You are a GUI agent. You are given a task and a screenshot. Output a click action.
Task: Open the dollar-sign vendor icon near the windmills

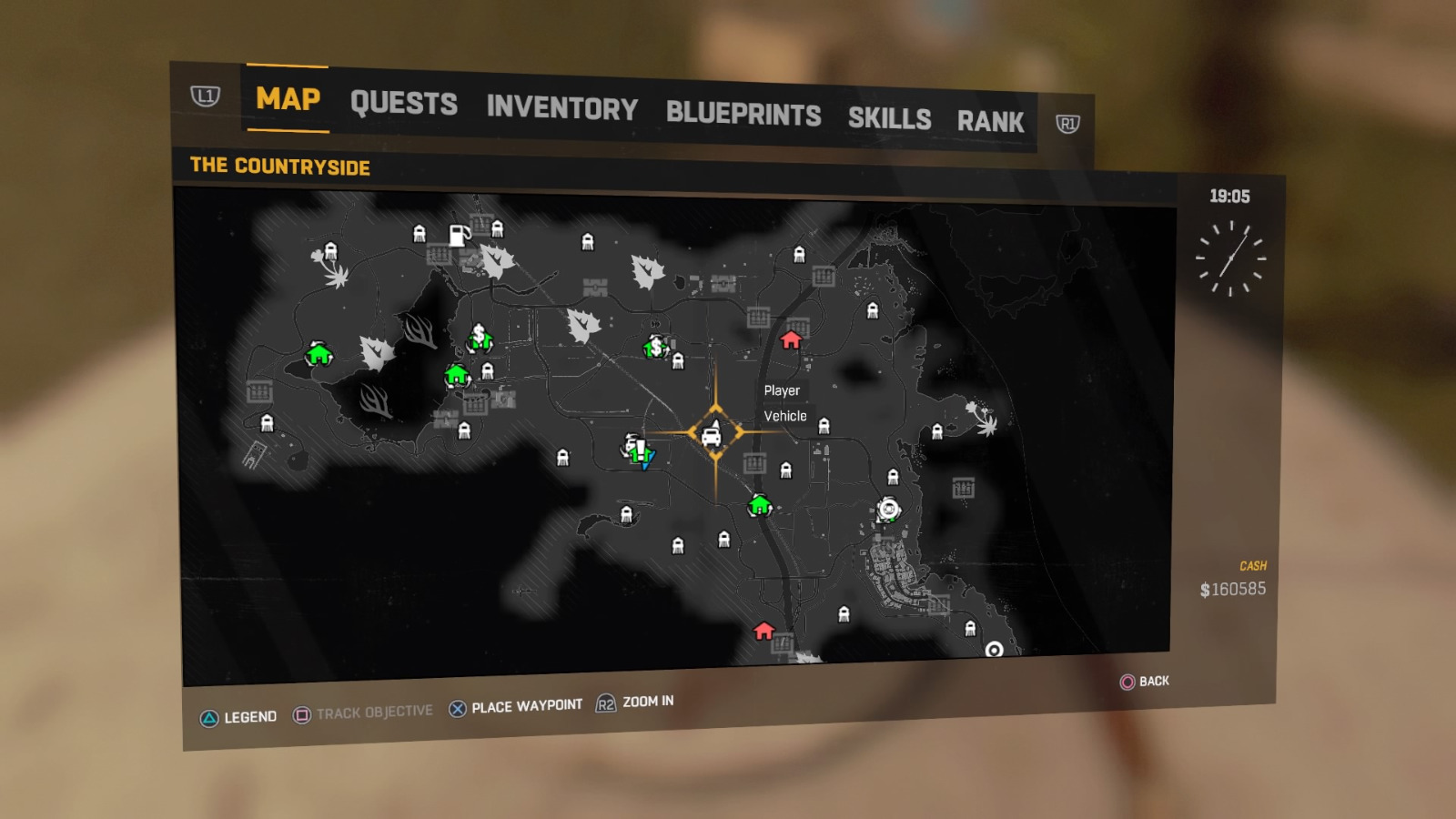[480, 338]
